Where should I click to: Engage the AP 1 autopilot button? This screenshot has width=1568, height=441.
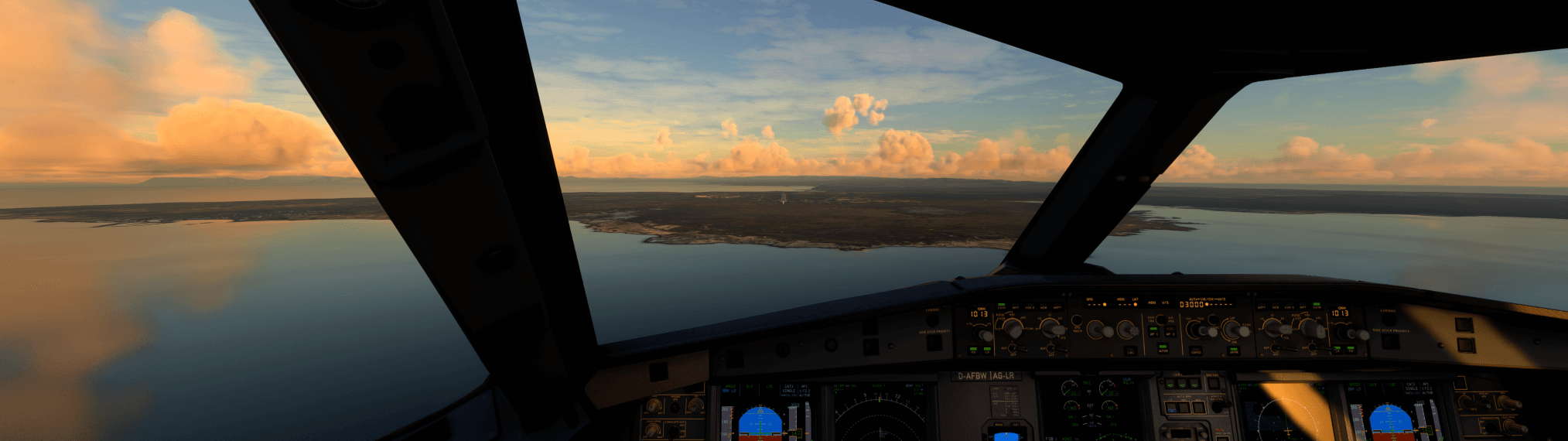[1153, 331]
